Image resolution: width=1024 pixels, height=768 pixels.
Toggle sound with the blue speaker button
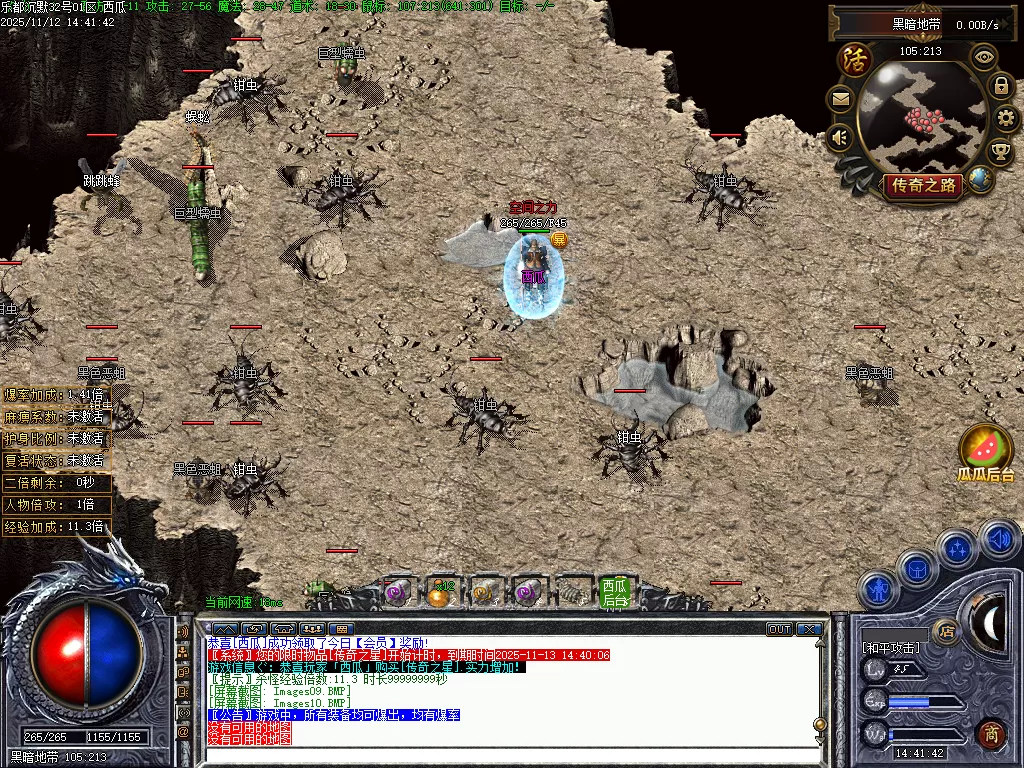997,540
